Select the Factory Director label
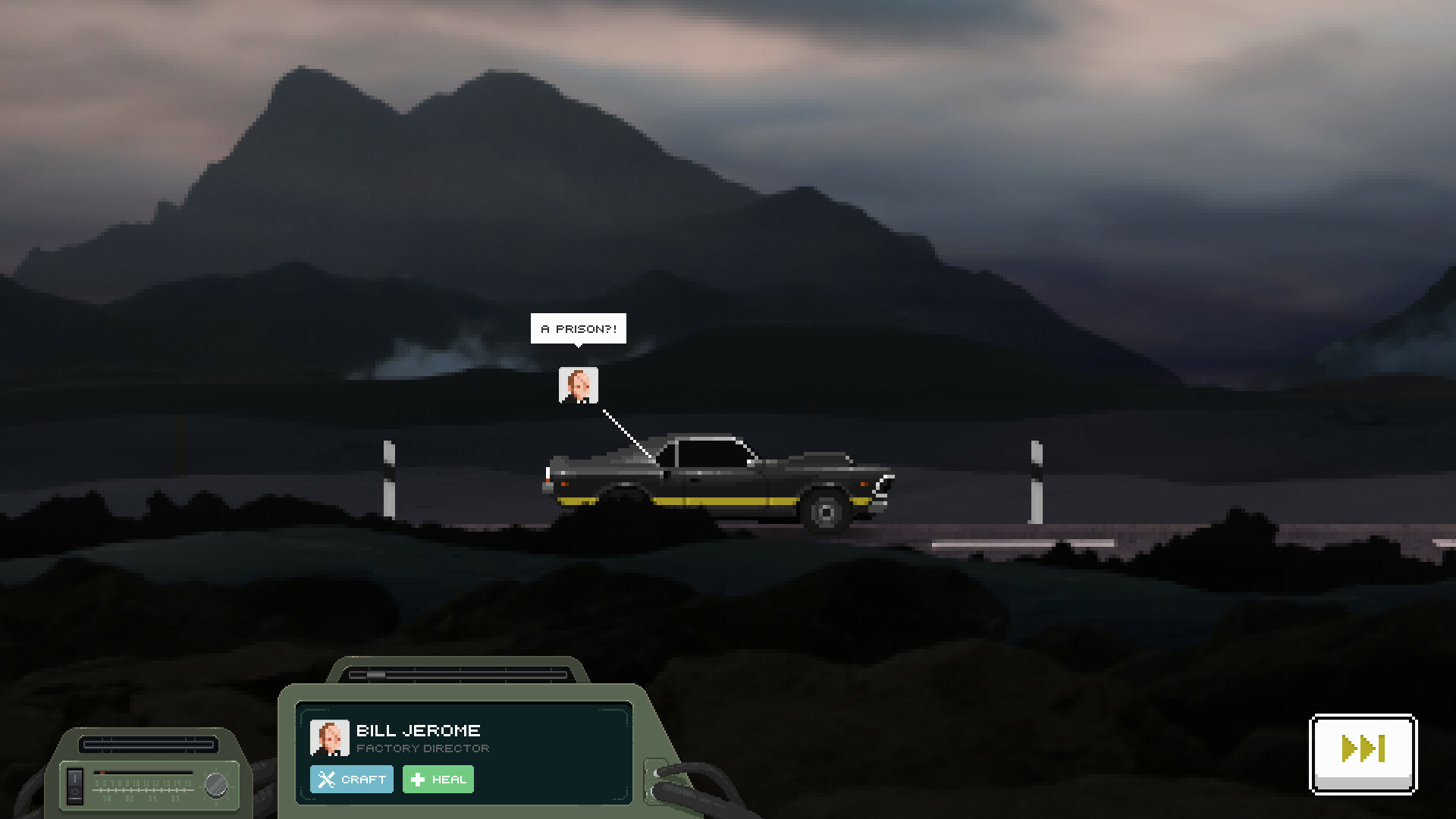The image size is (1456, 819). (x=423, y=748)
